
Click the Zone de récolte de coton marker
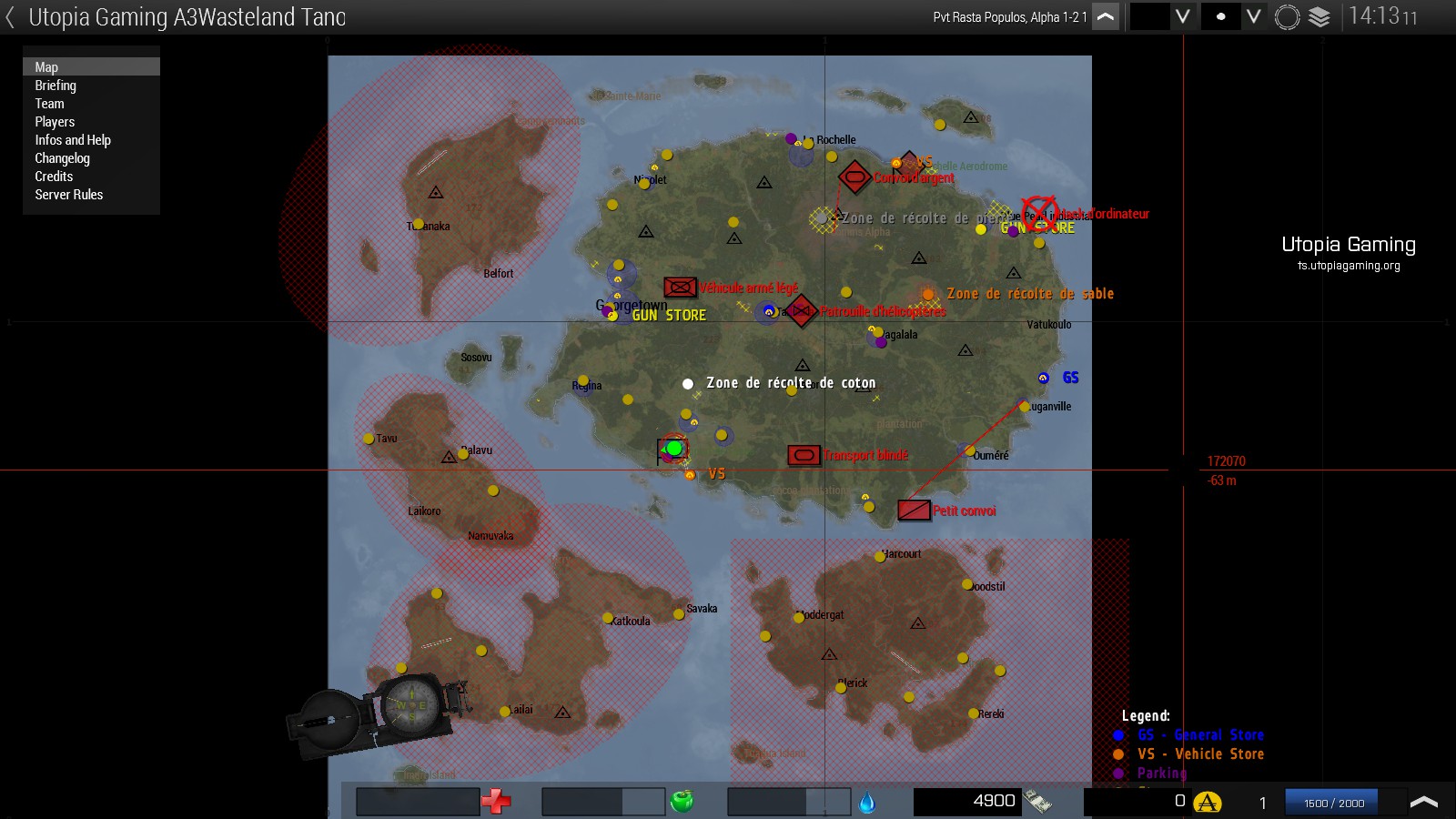point(688,384)
